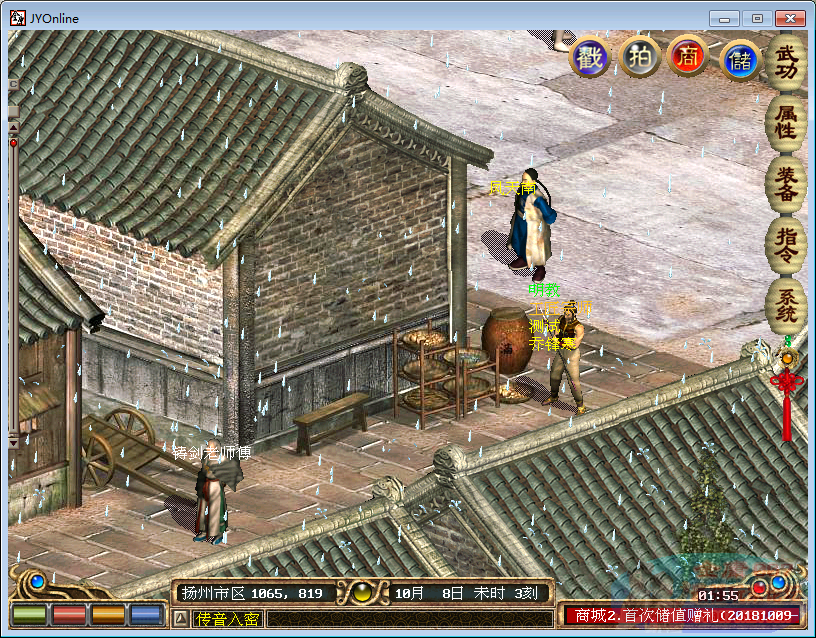
Task: Open the red 商 shop button
Action: coord(687,57)
